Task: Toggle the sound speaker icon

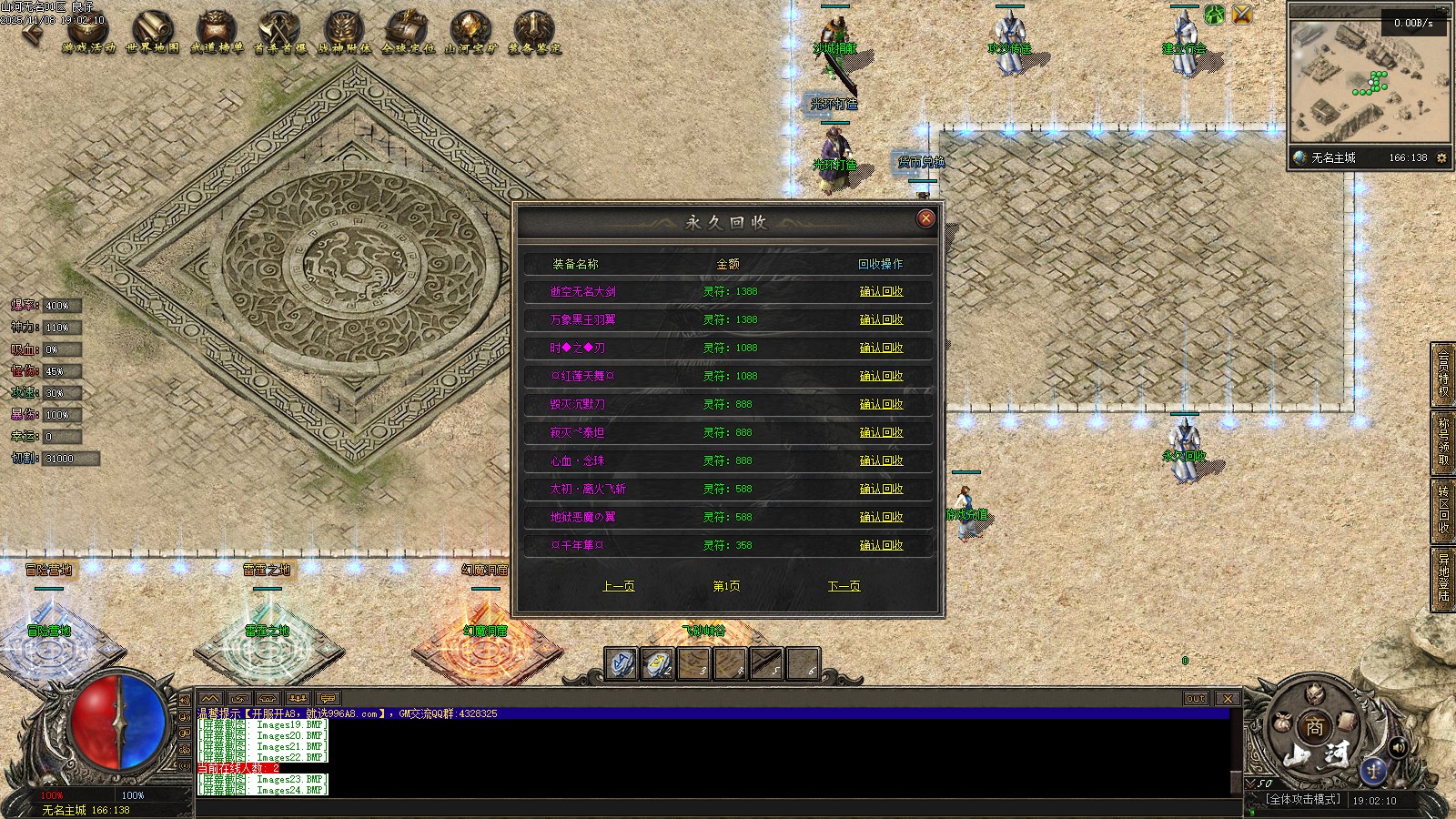Action: tap(1398, 747)
